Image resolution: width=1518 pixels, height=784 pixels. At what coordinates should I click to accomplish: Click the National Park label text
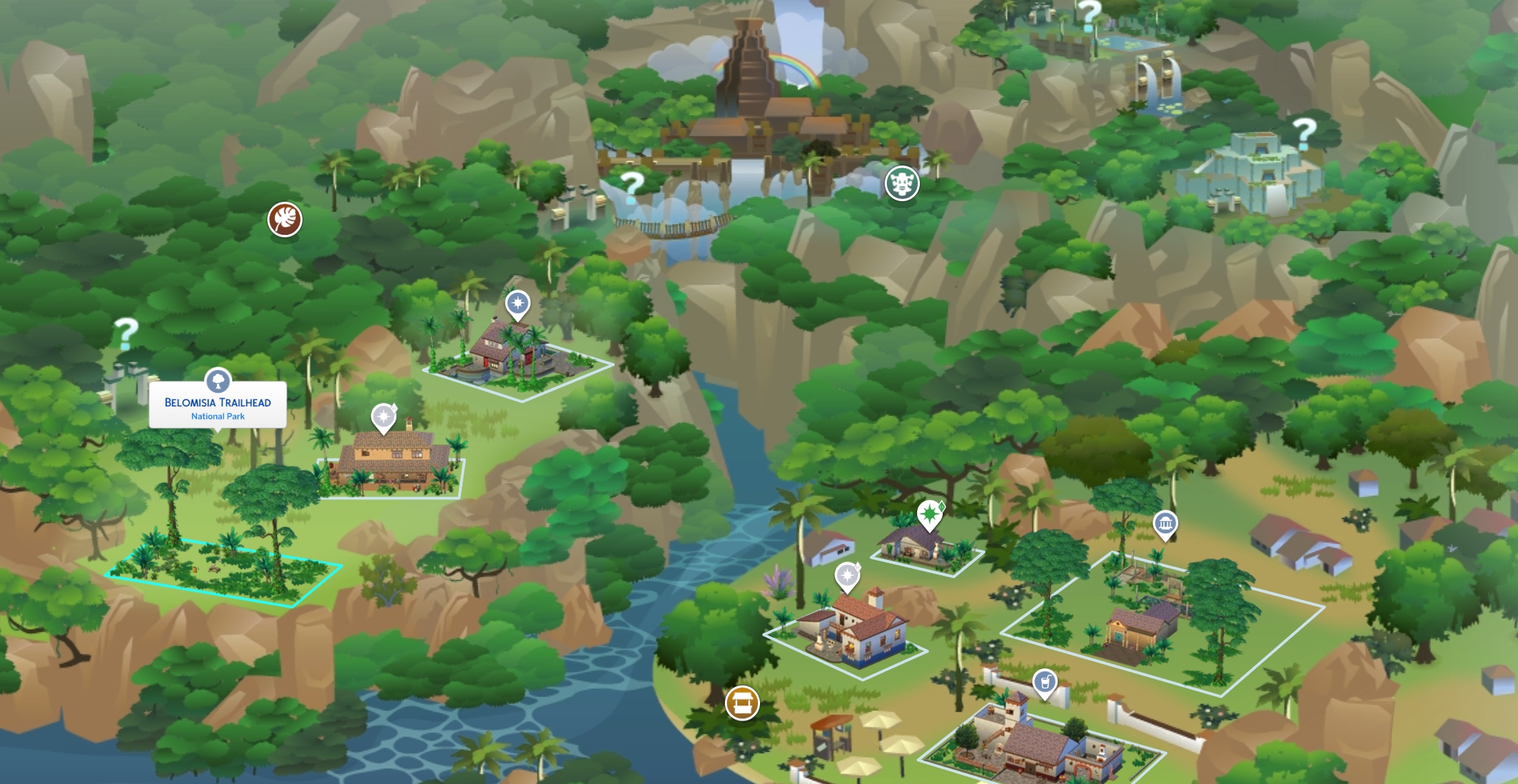point(218,416)
